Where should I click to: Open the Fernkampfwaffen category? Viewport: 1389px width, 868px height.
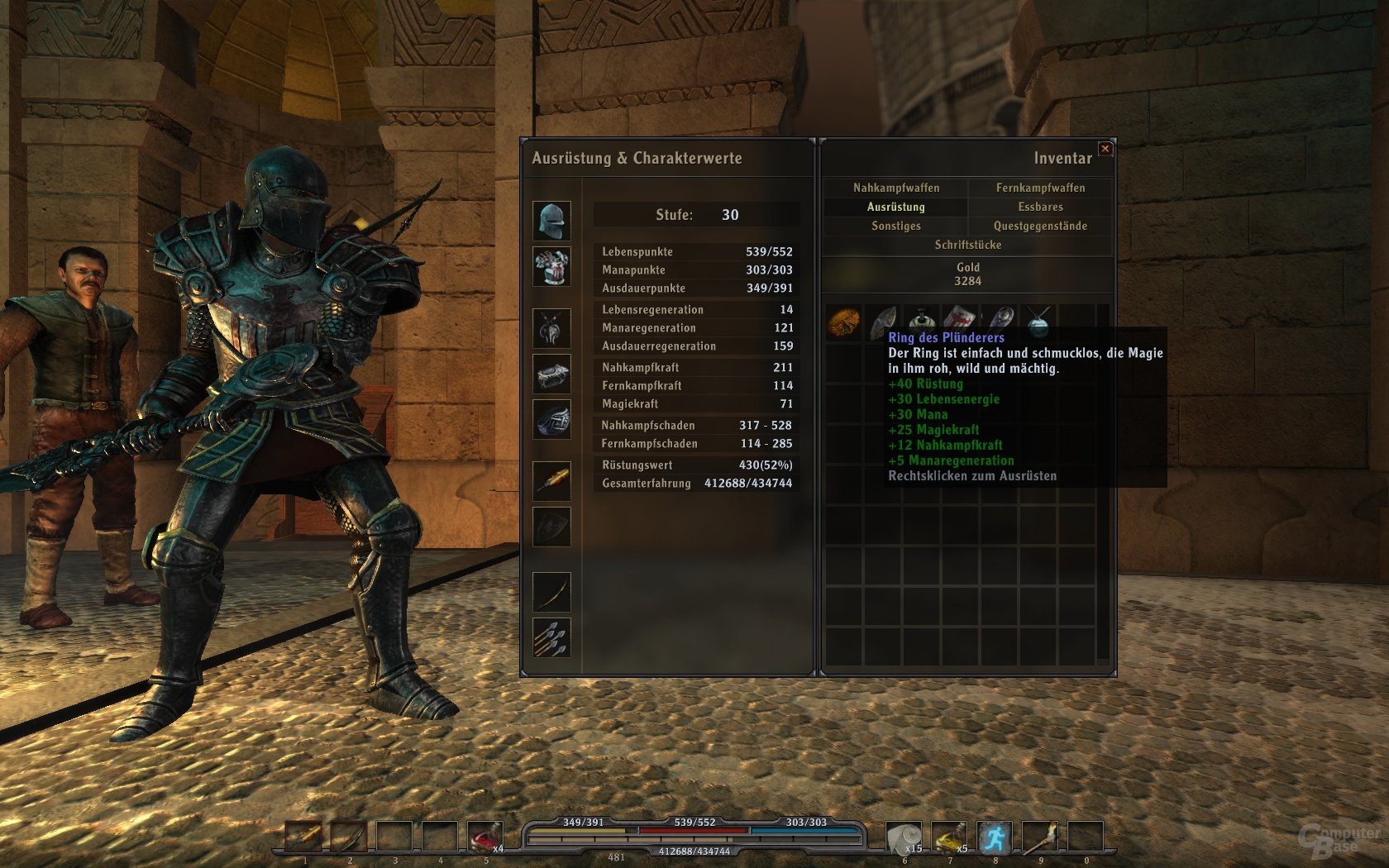(1040, 188)
